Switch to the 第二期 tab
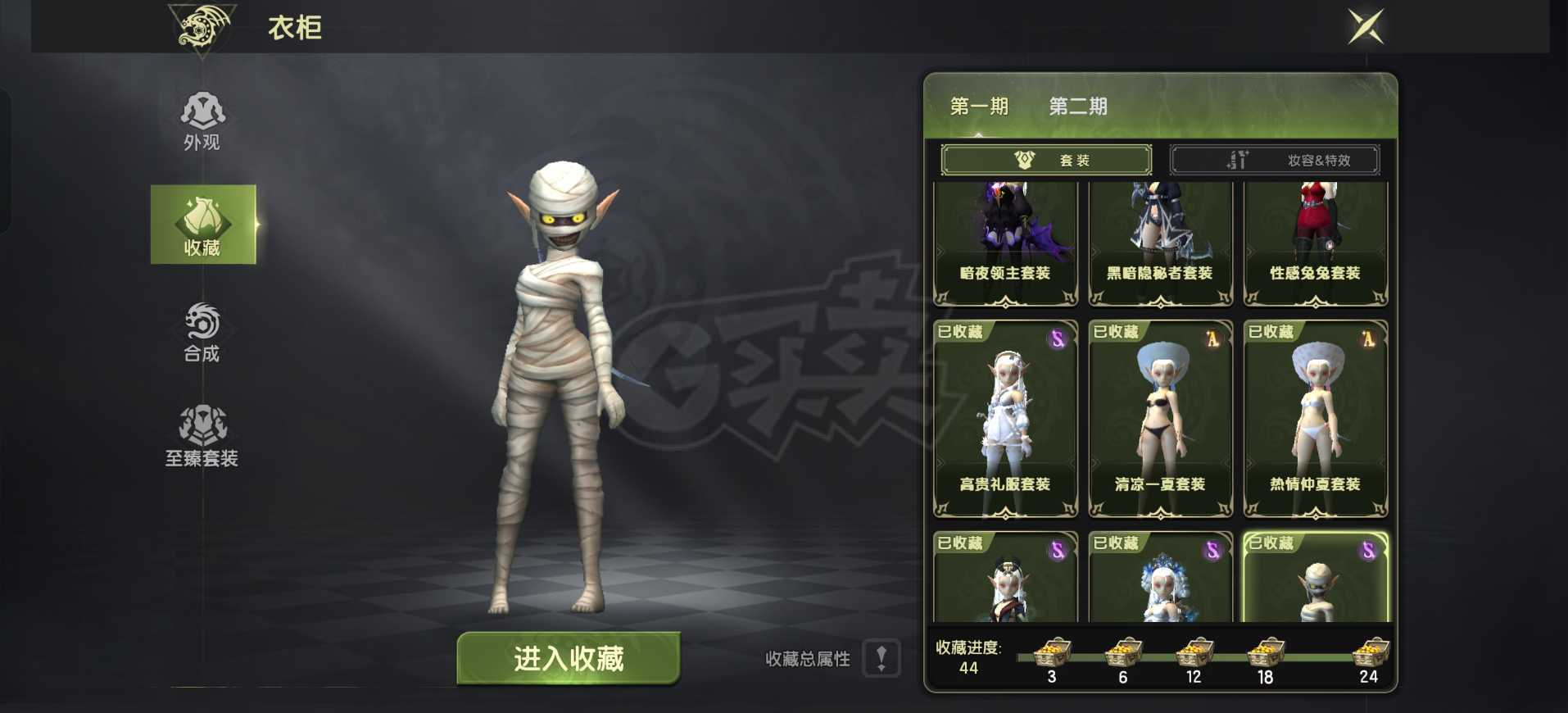1568x713 pixels. [x=1077, y=107]
